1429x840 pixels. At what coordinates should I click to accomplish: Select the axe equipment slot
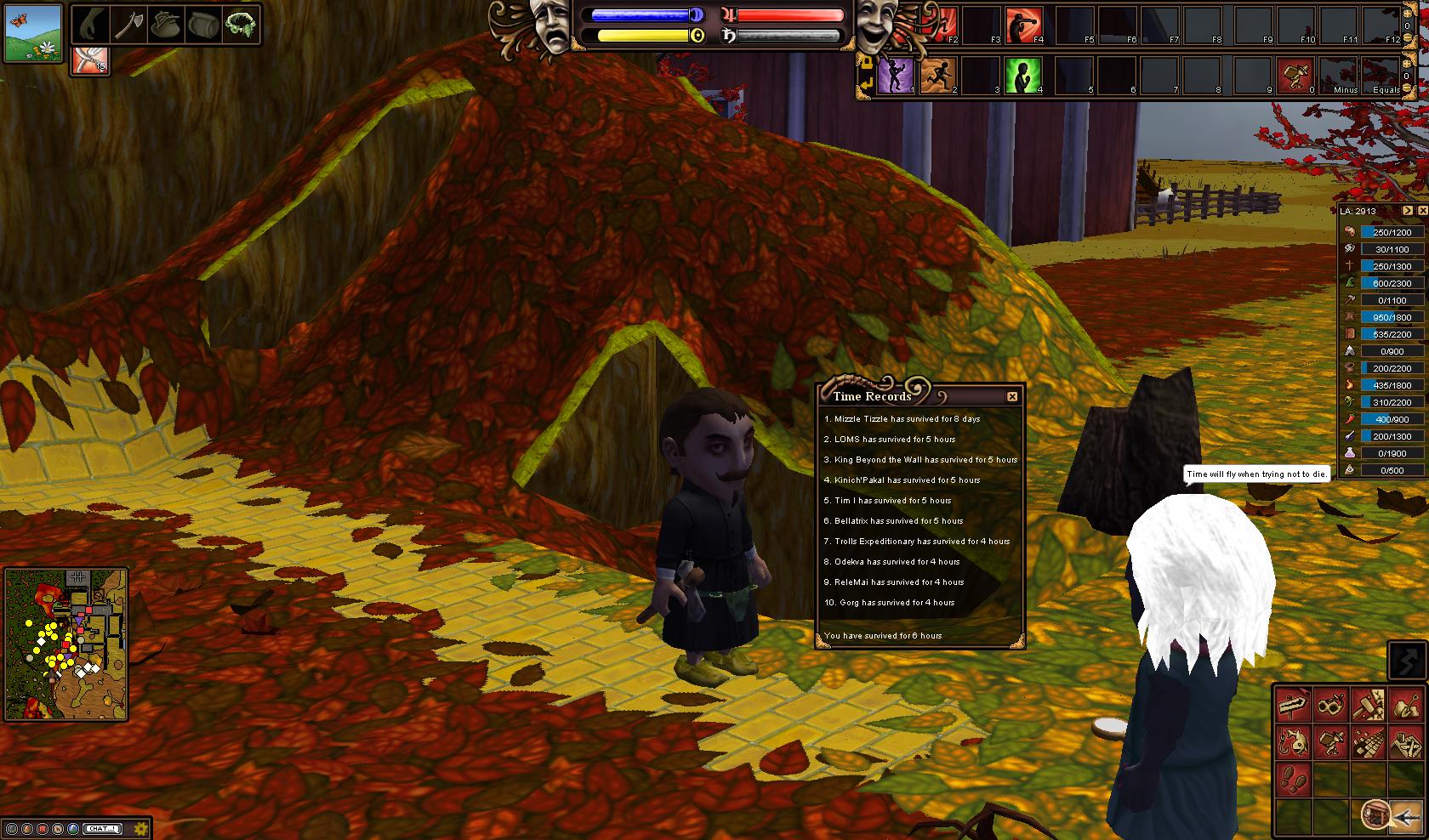(x=127, y=26)
